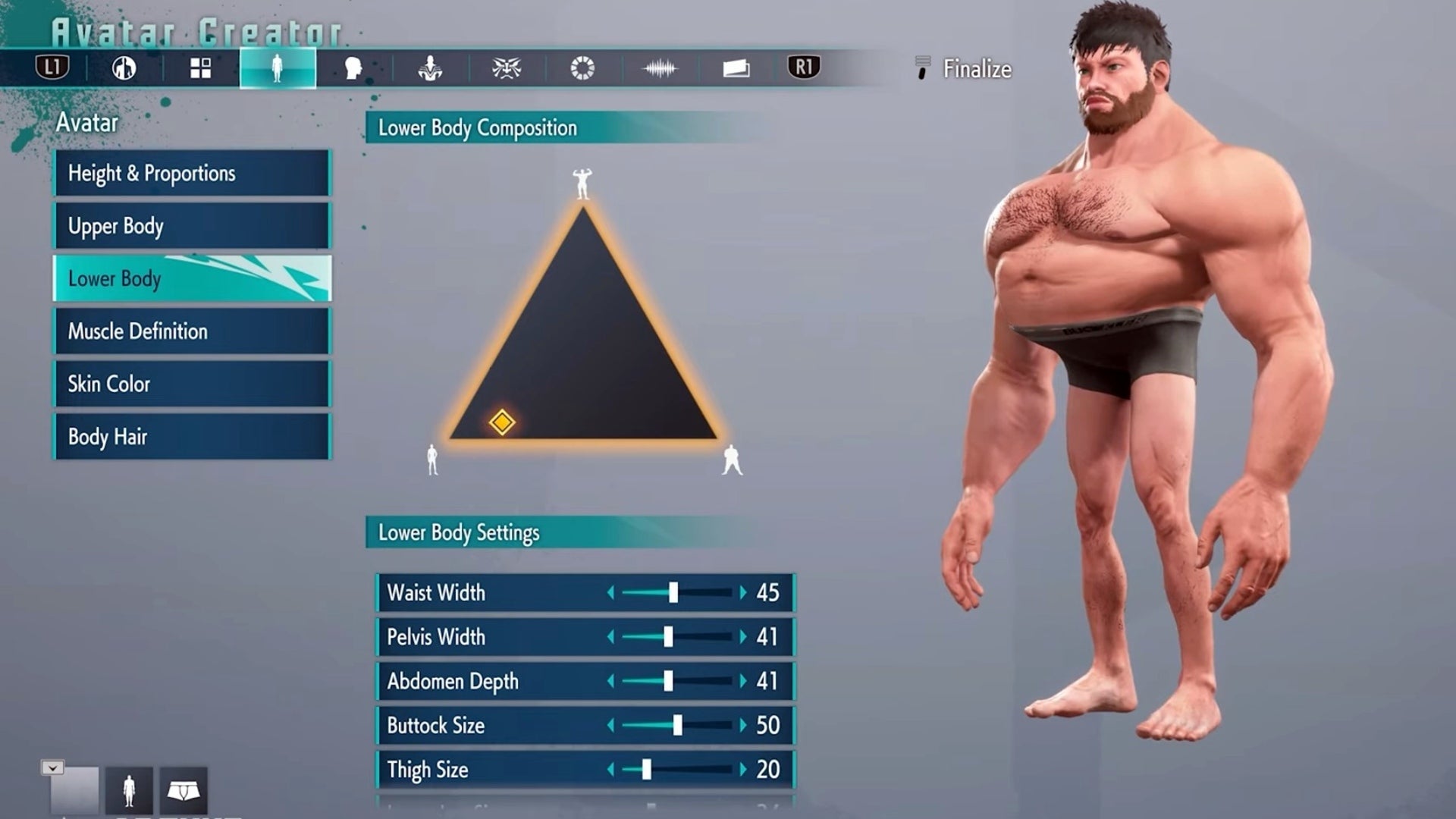Select the face customization icon in the toolbar

click(353, 68)
